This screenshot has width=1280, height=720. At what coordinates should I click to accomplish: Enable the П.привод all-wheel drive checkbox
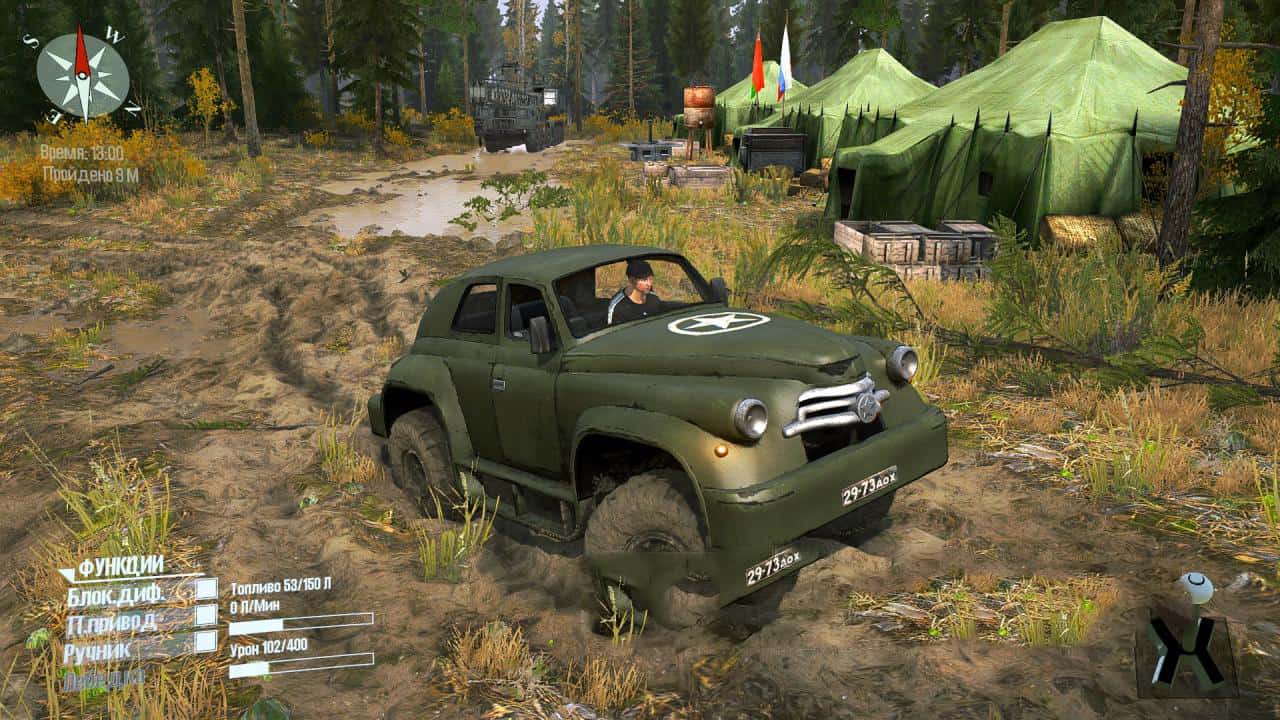(x=206, y=615)
